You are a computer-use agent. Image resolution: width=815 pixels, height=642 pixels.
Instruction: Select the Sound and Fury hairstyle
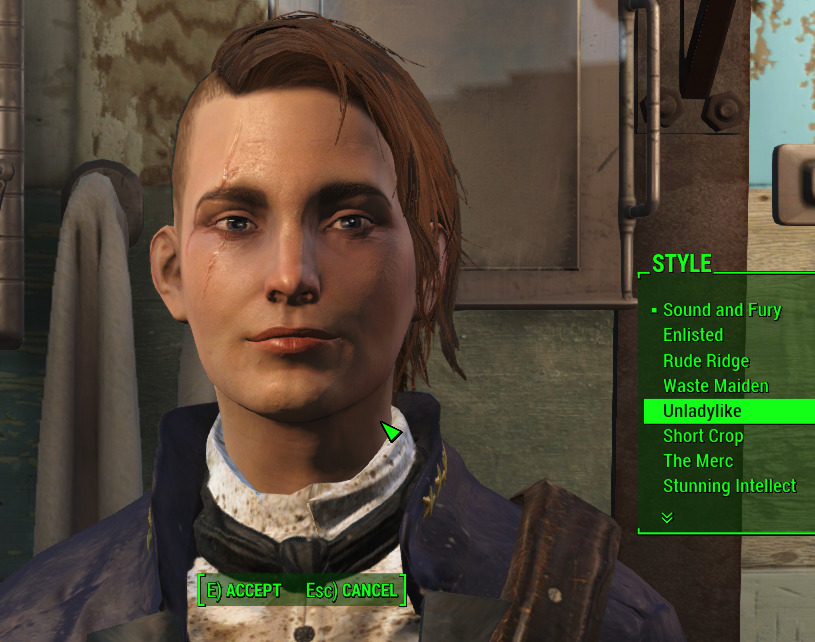[x=721, y=310]
